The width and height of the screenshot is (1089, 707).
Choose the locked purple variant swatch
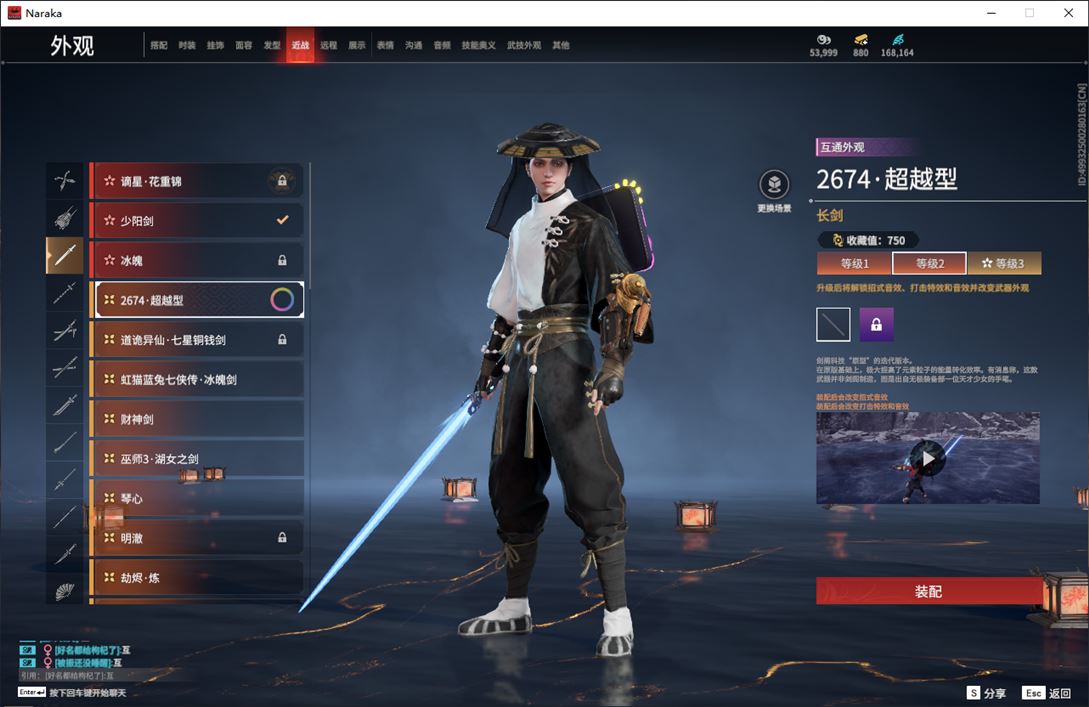[876, 324]
